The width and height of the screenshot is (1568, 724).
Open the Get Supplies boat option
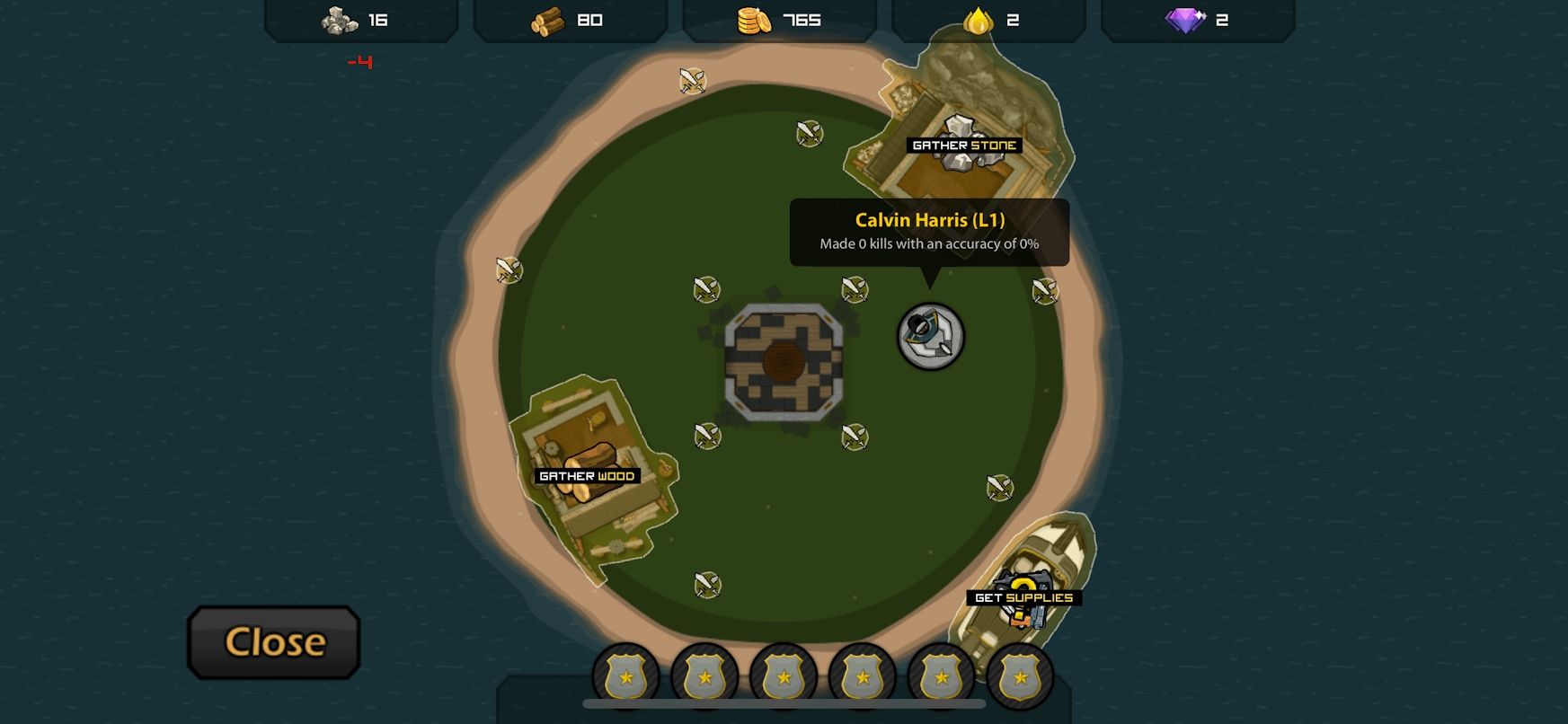point(1023,597)
